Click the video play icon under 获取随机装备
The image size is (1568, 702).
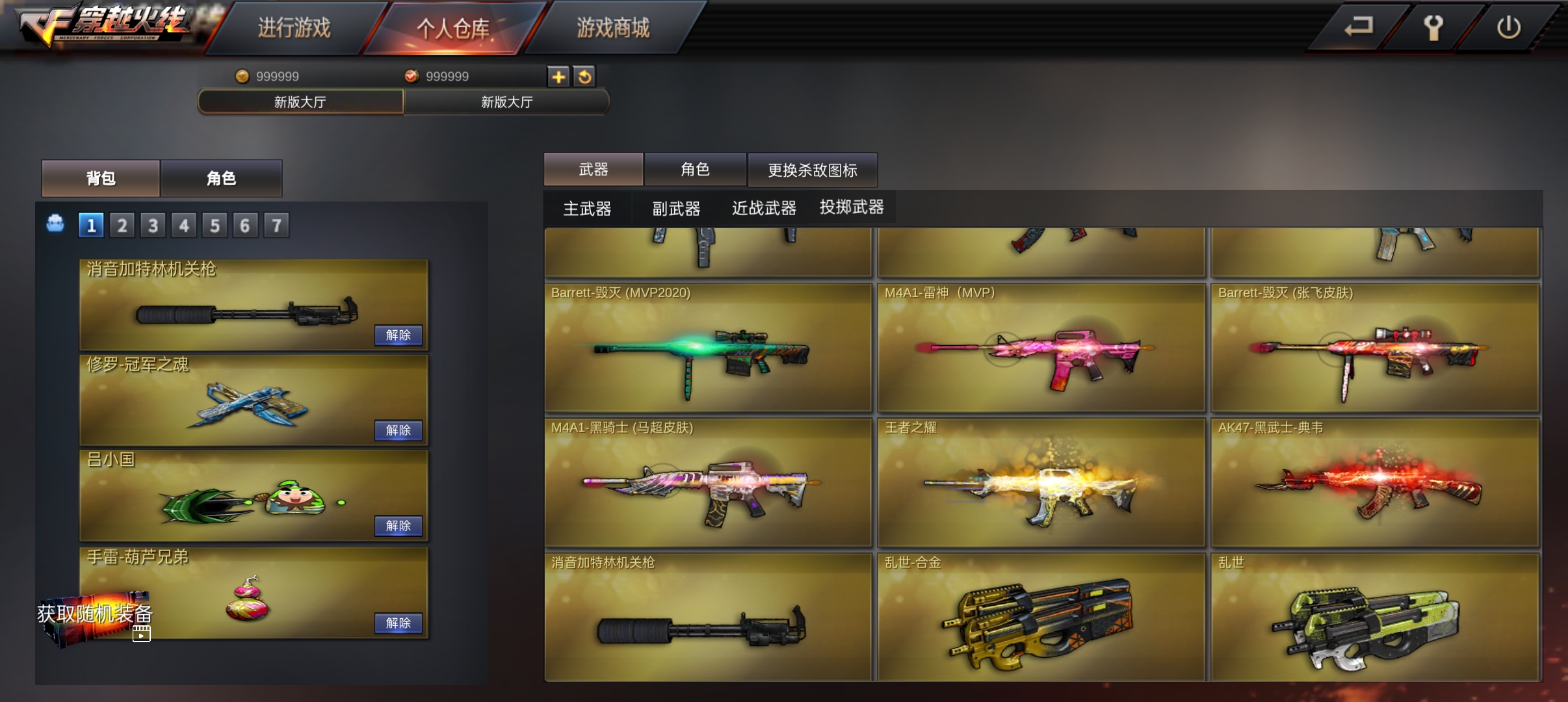(142, 634)
